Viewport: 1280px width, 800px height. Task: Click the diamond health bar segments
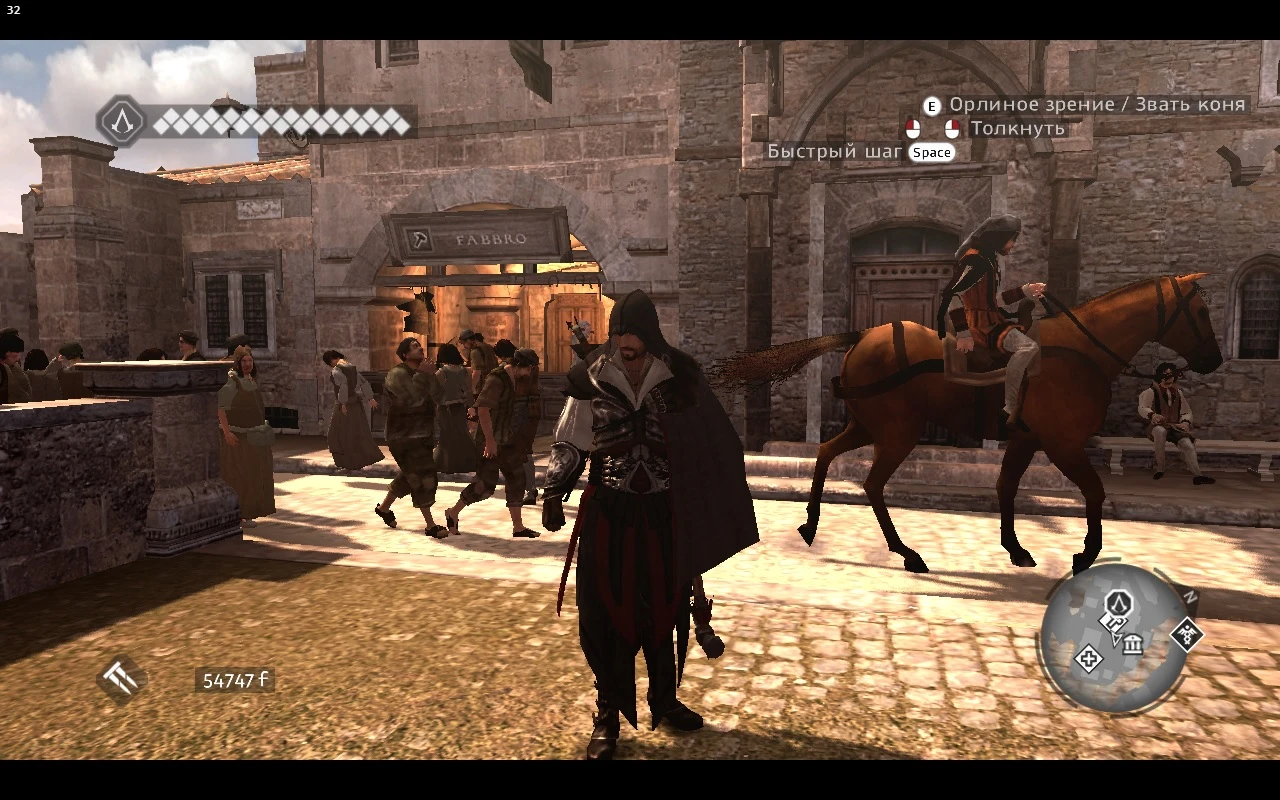pyautogui.click(x=280, y=120)
